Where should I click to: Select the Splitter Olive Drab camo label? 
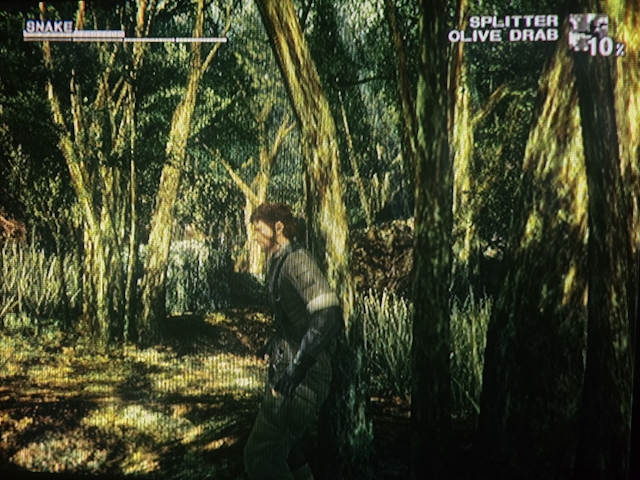(x=503, y=28)
